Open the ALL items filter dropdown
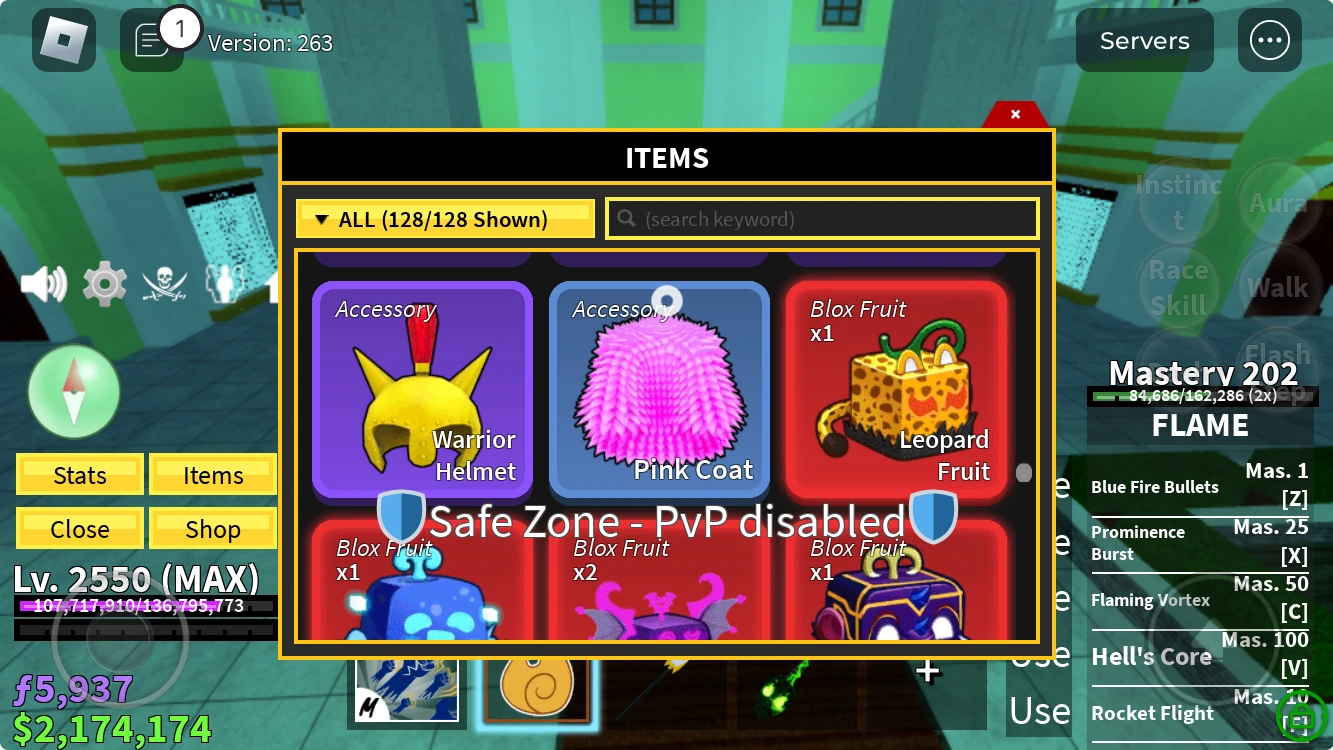 tap(444, 218)
